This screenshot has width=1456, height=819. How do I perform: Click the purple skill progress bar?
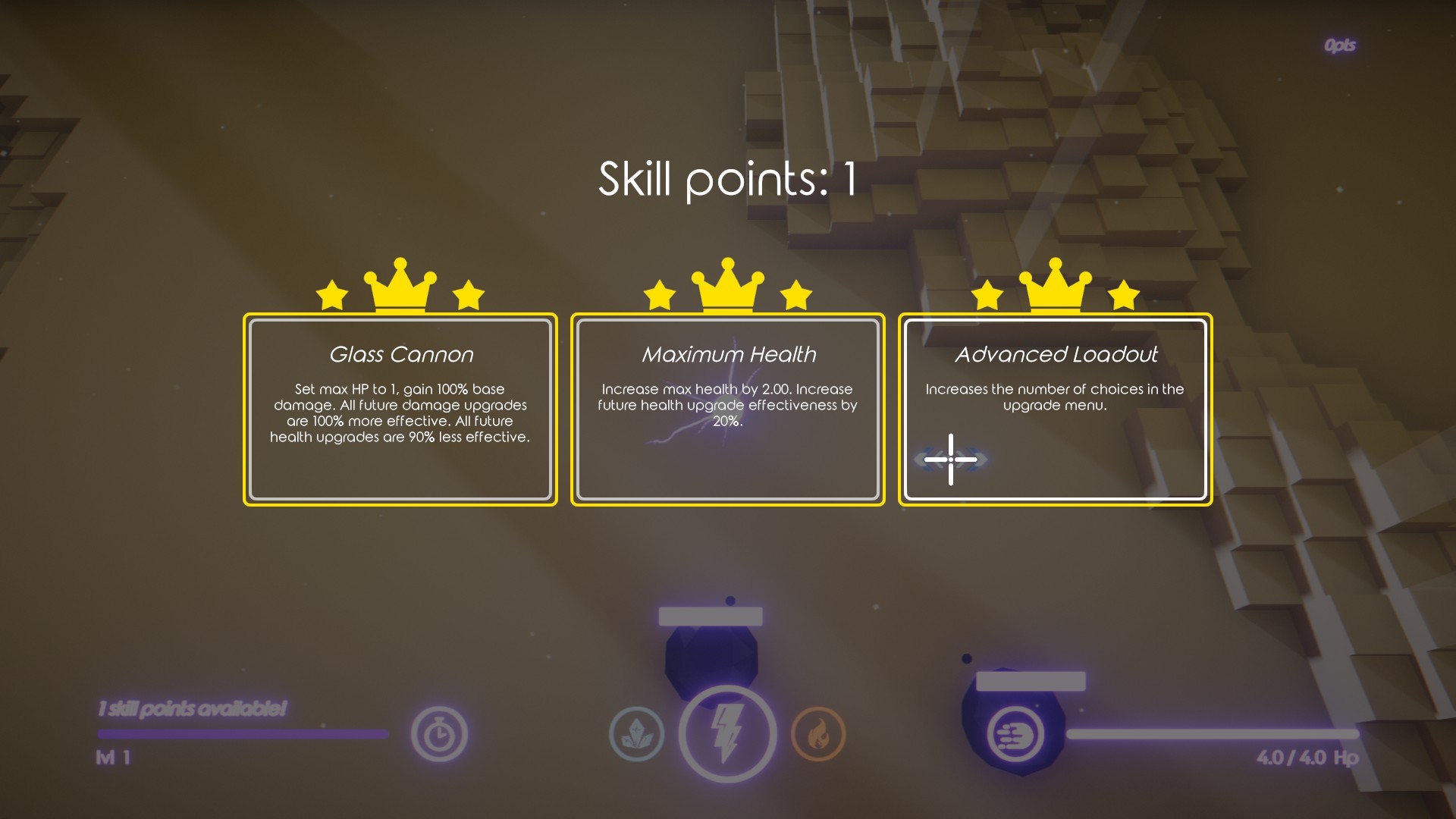click(243, 733)
